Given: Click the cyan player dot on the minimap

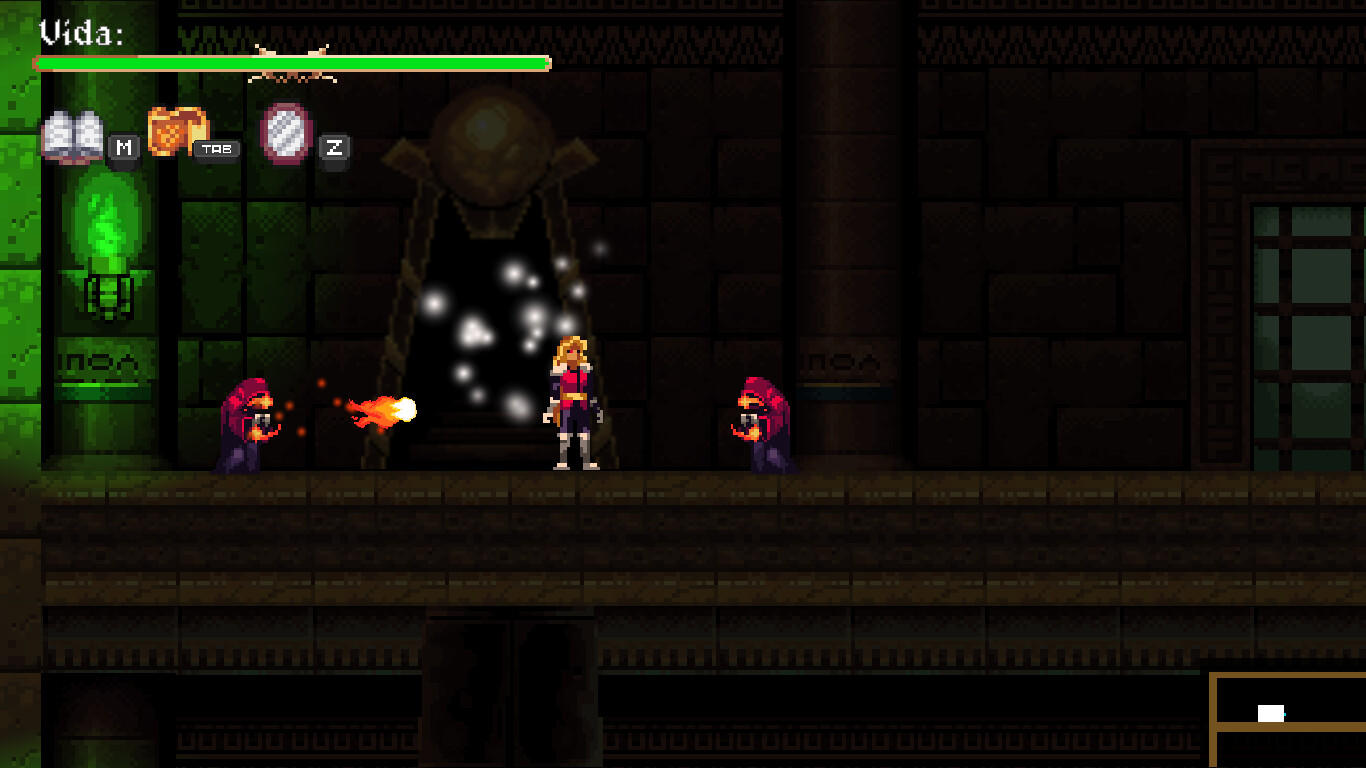Looking at the screenshot, I should pyautogui.click(x=1283, y=714).
